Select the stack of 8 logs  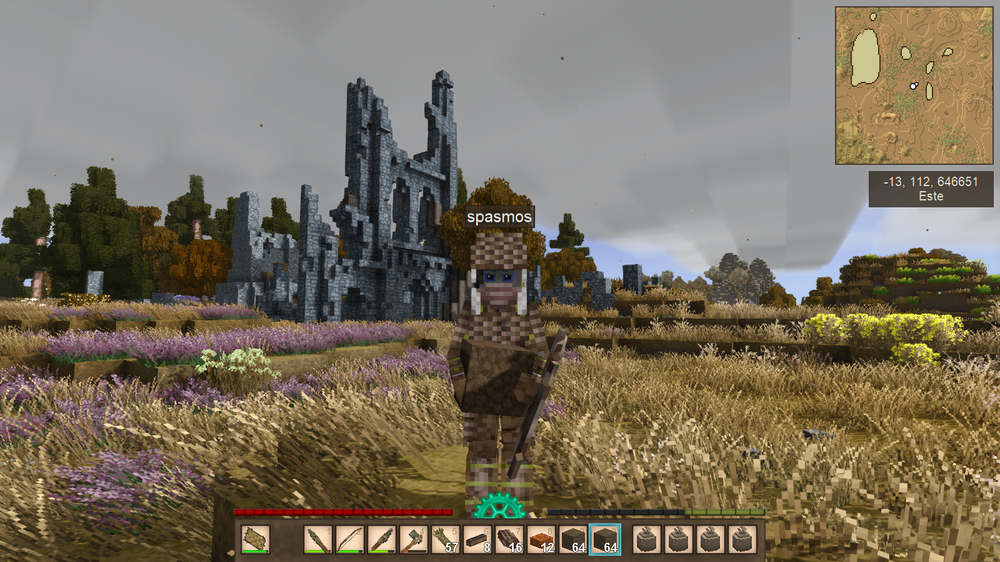[478, 539]
